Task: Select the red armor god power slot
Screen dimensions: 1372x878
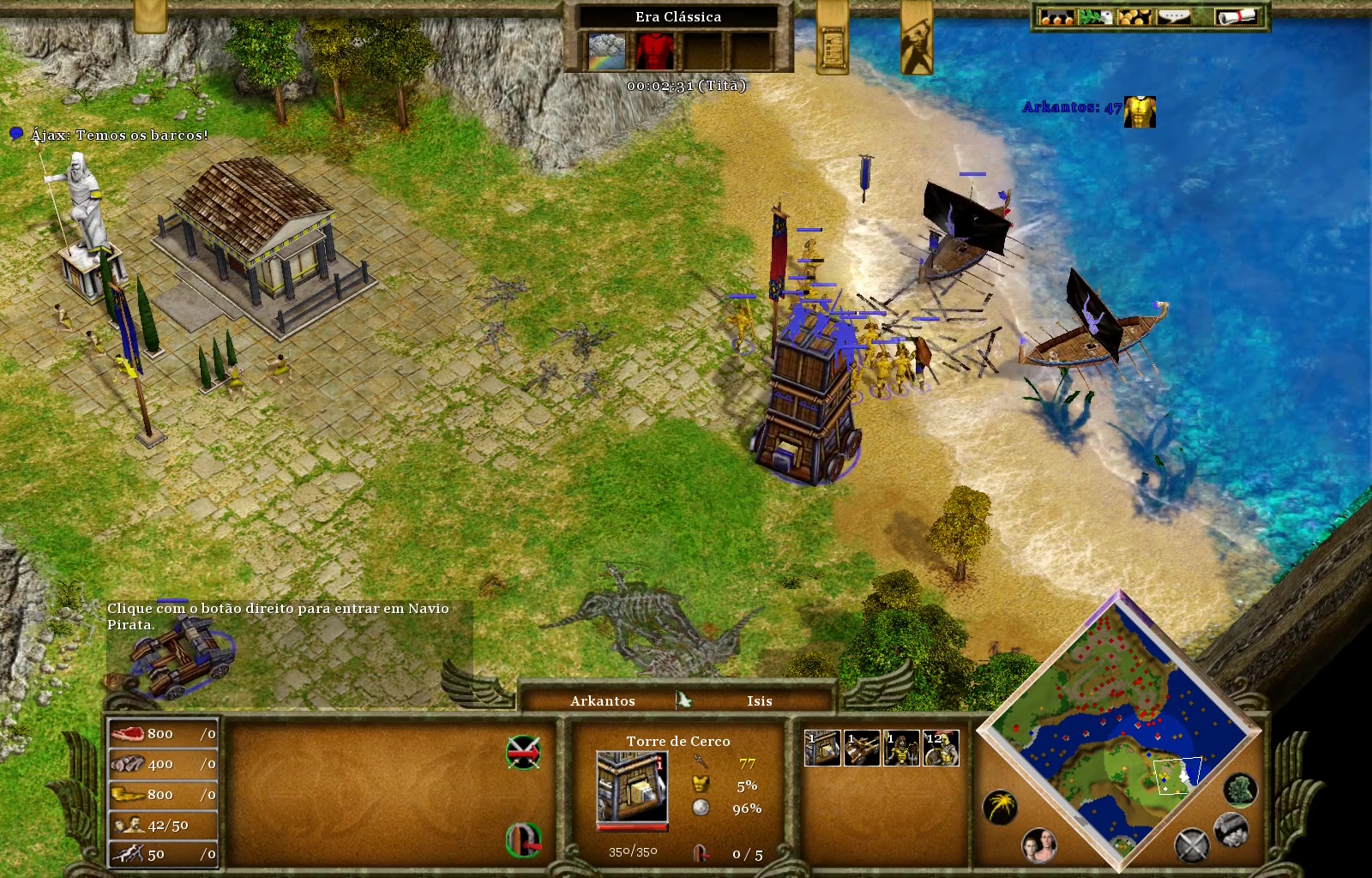Action: 654,51
